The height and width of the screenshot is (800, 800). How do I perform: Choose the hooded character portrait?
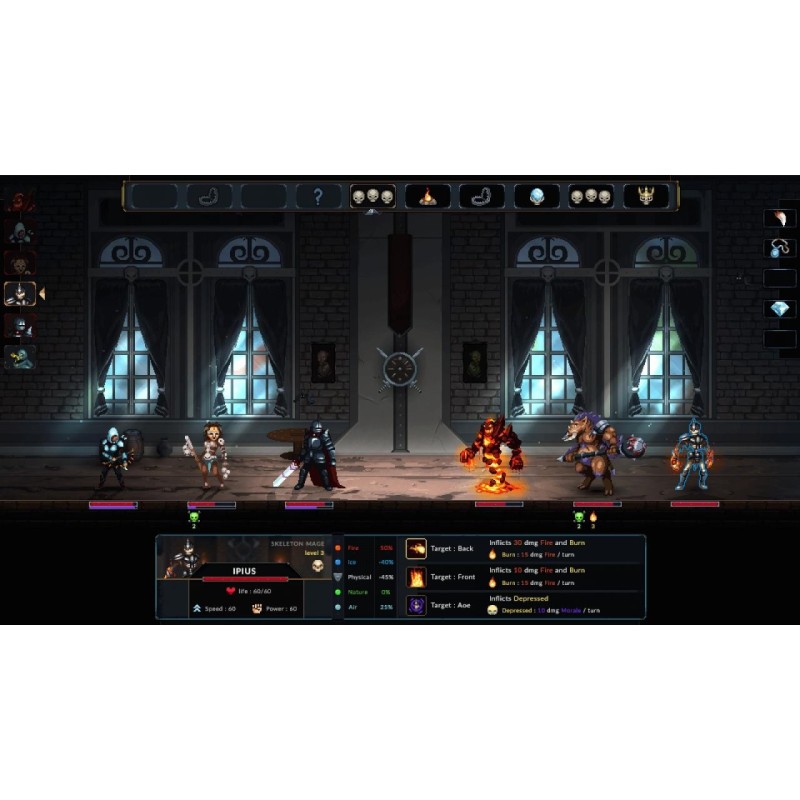(x=20, y=234)
